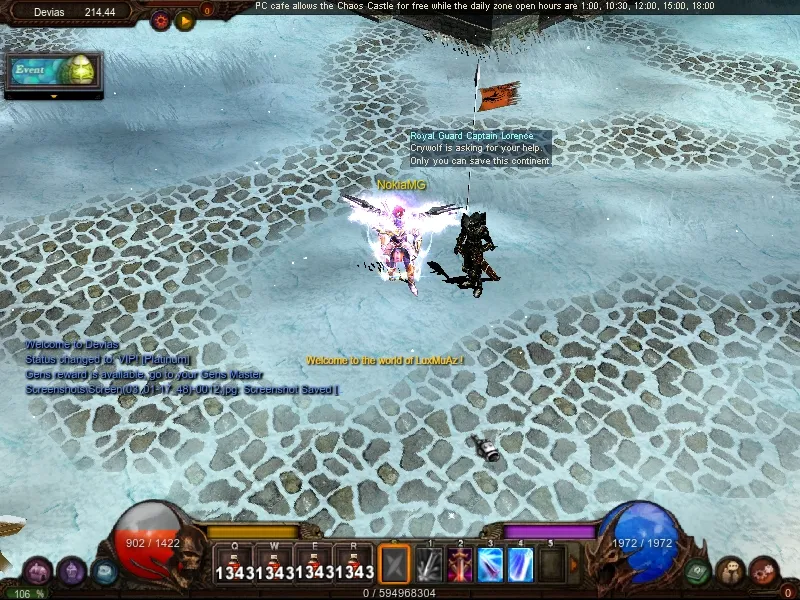Open the speech bubble chat icon

[x=731, y=572]
